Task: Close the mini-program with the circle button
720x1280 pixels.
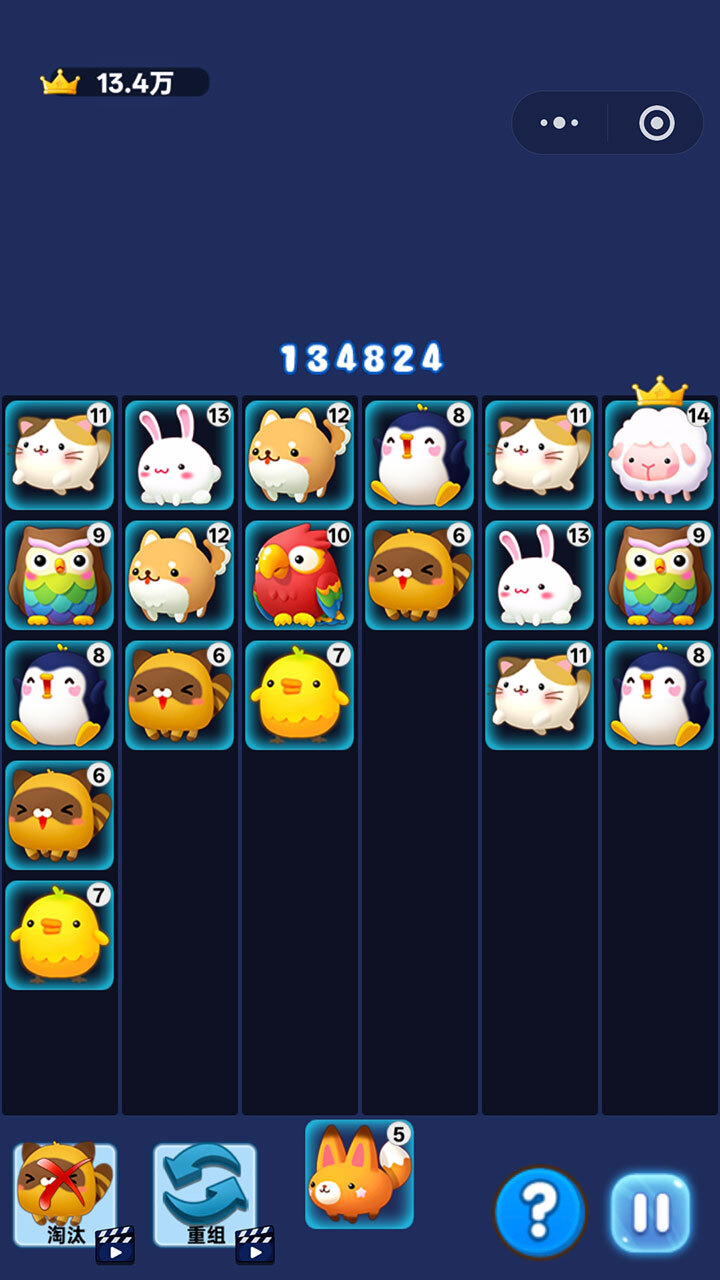Action: point(656,123)
